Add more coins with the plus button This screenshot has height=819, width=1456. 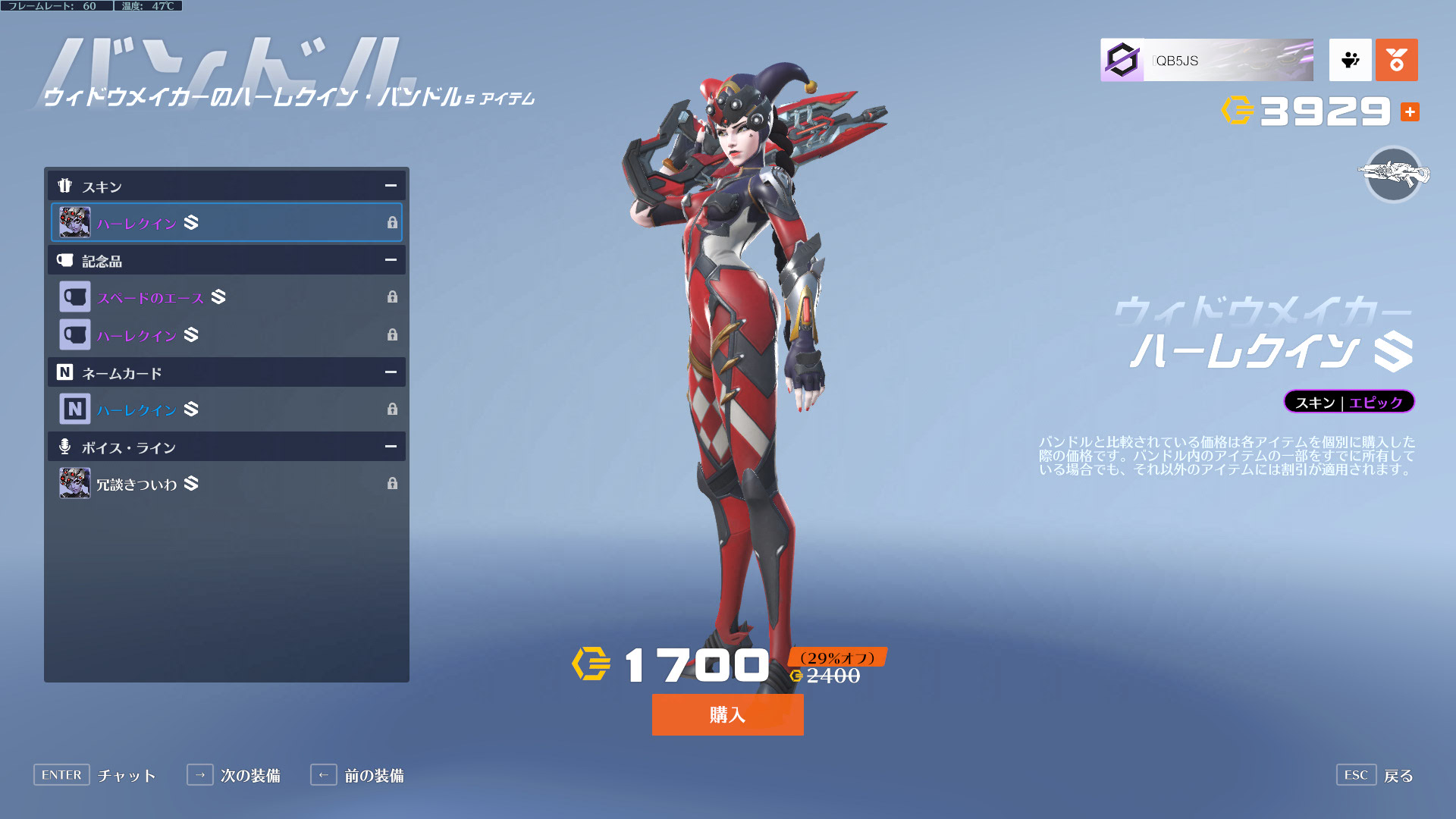(1410, 112)
